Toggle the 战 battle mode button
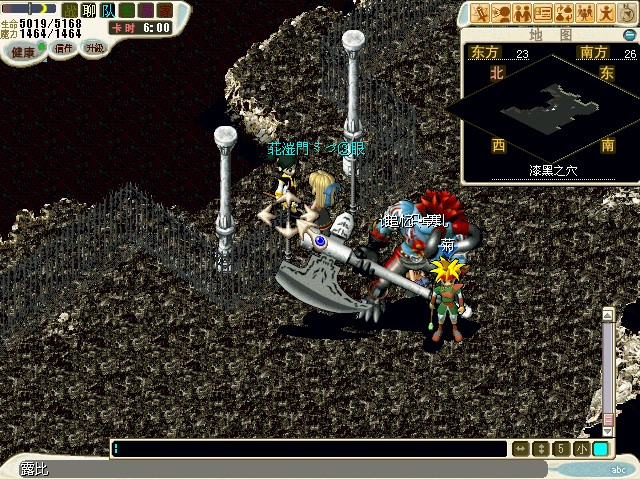Screen dimensions: 640x480 tap(69, 10)
